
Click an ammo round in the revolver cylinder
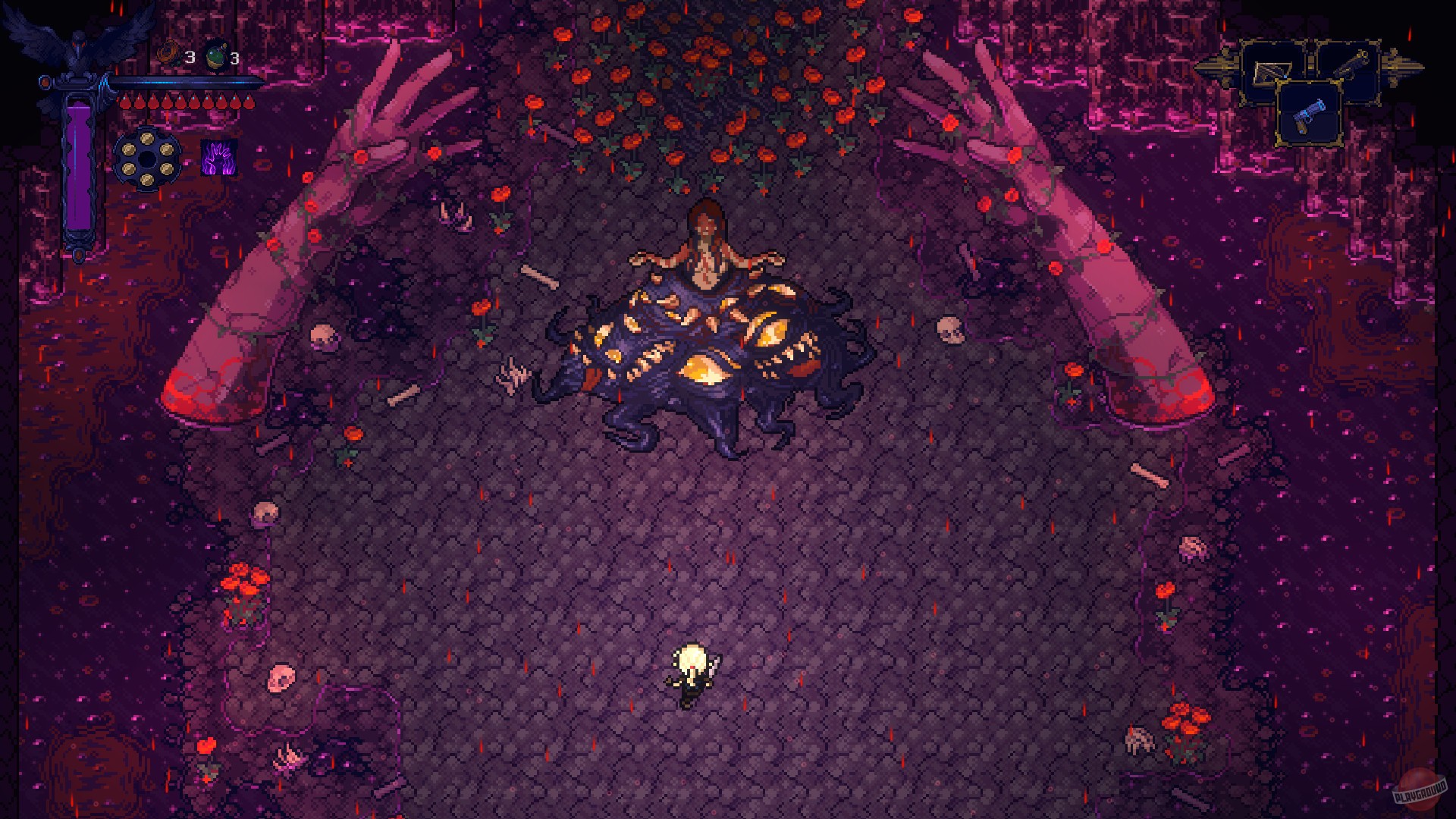pyautogui.click(x=146, y=139)
